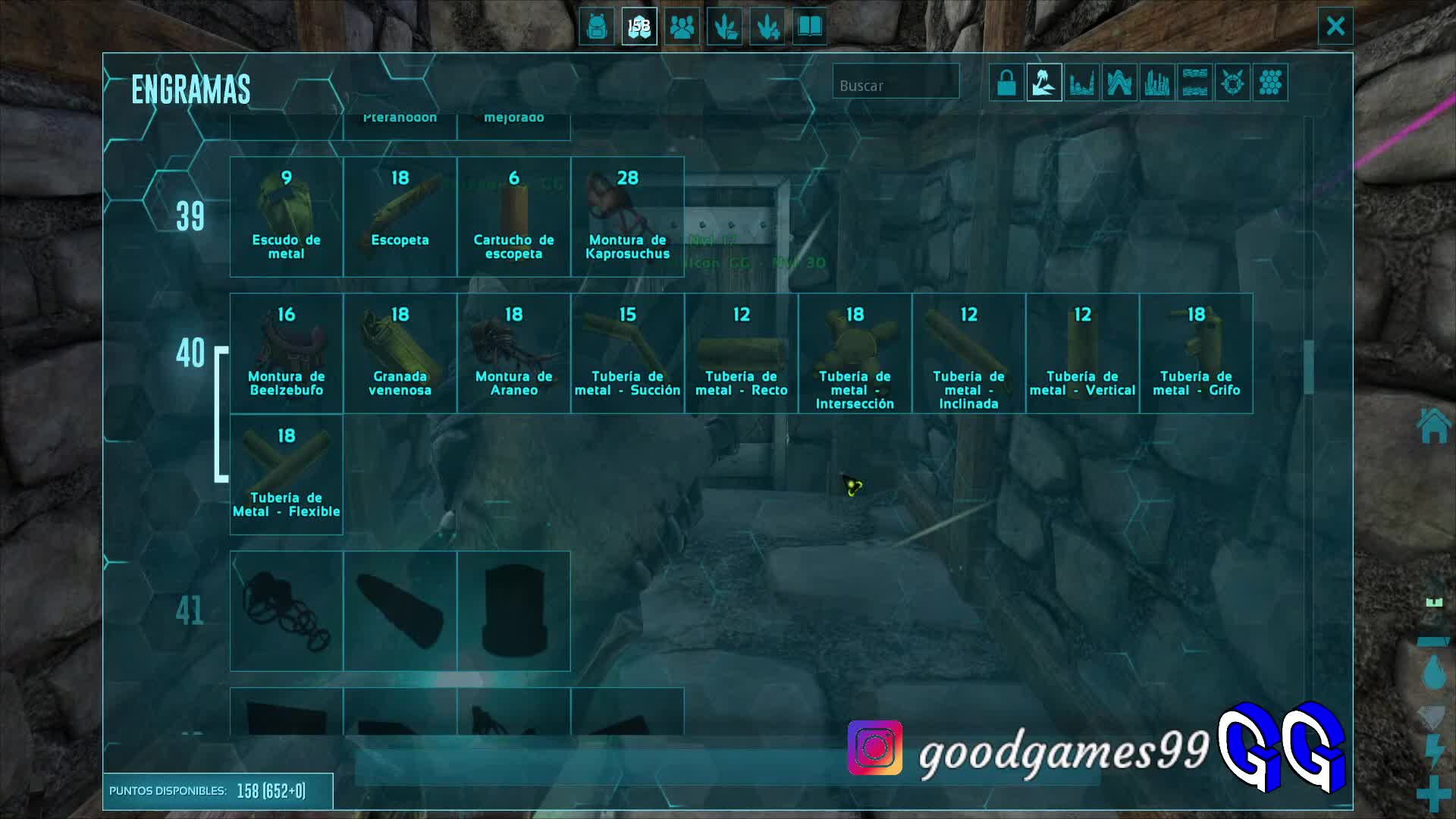Select the Escopeta engram

(400, 216)
